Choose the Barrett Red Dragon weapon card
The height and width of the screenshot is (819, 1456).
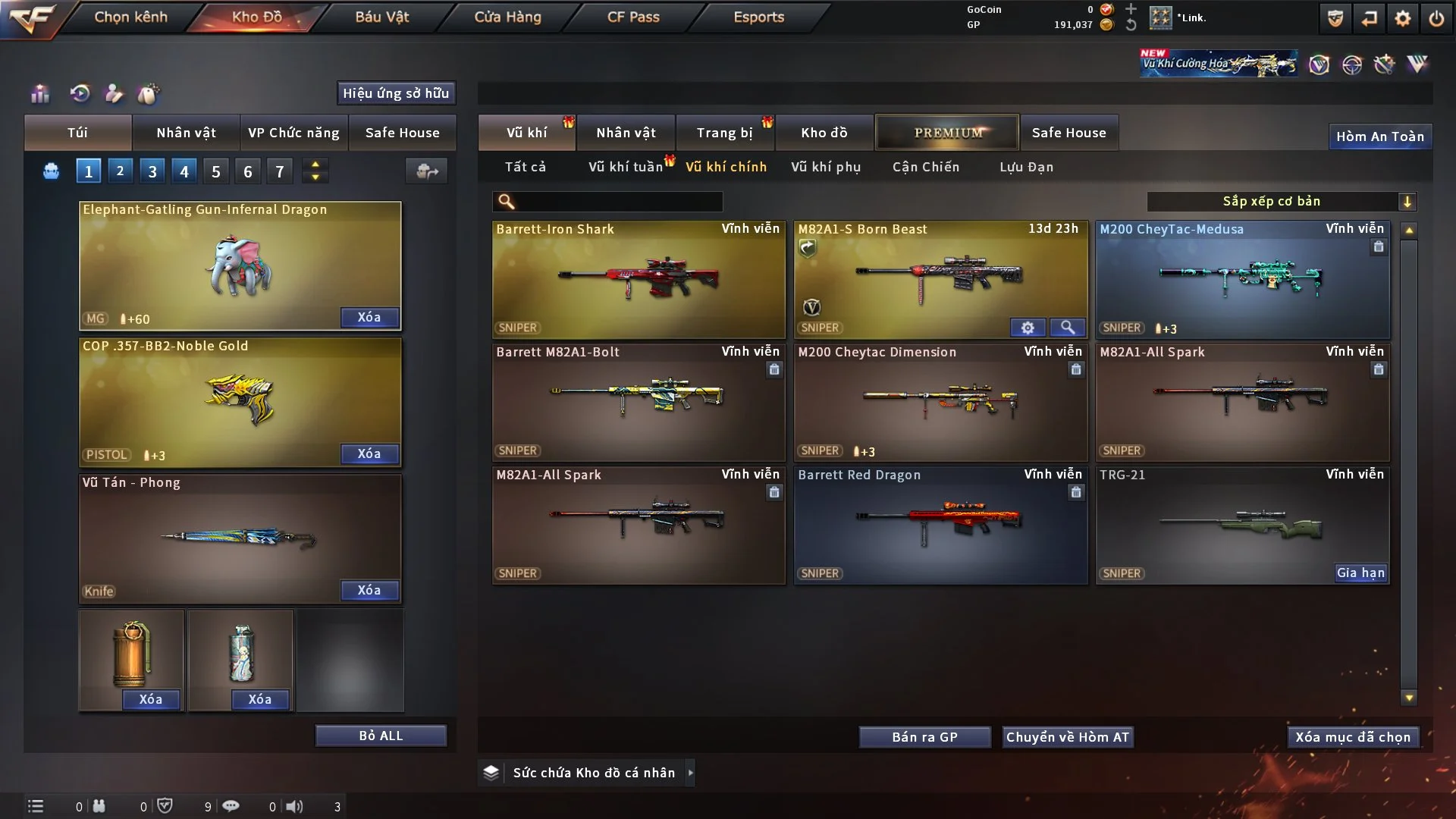(x=940, y=525)
